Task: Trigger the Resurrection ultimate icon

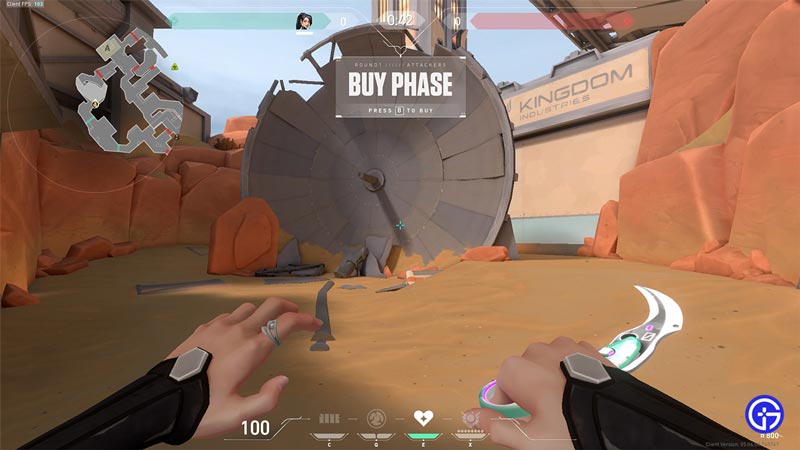Action: tap(470, 417)
